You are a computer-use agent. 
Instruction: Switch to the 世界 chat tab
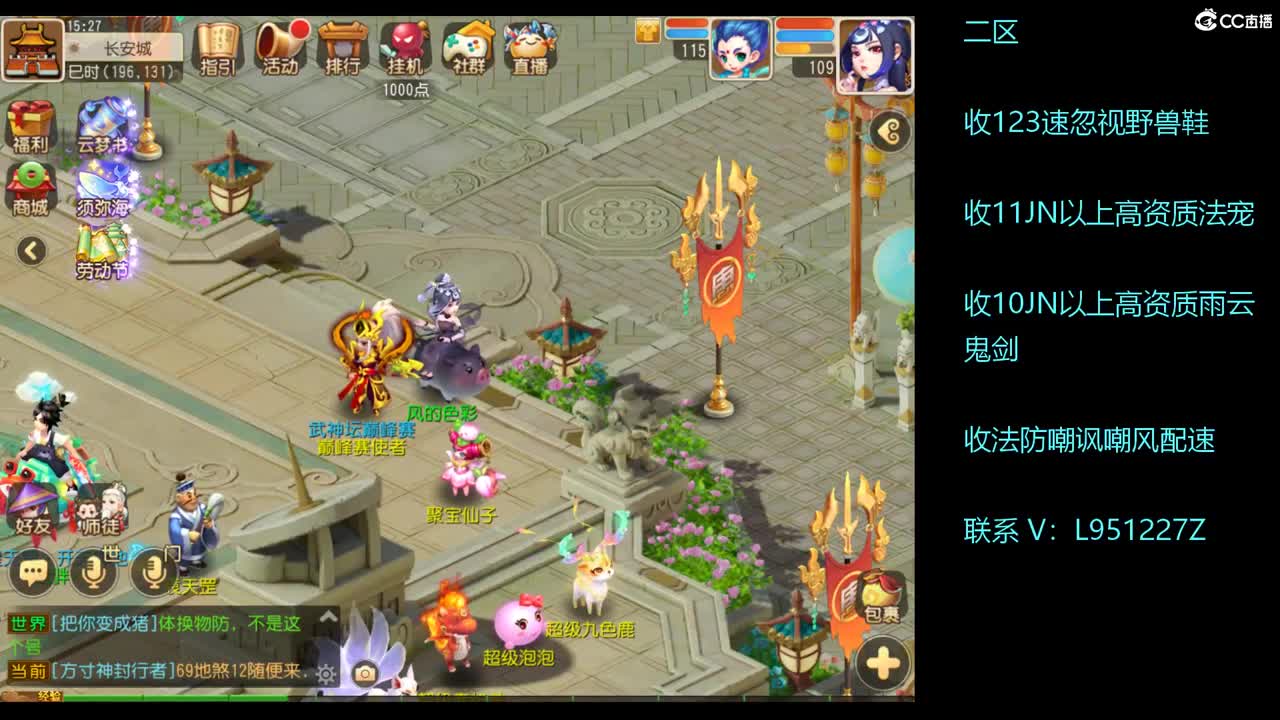28,622
